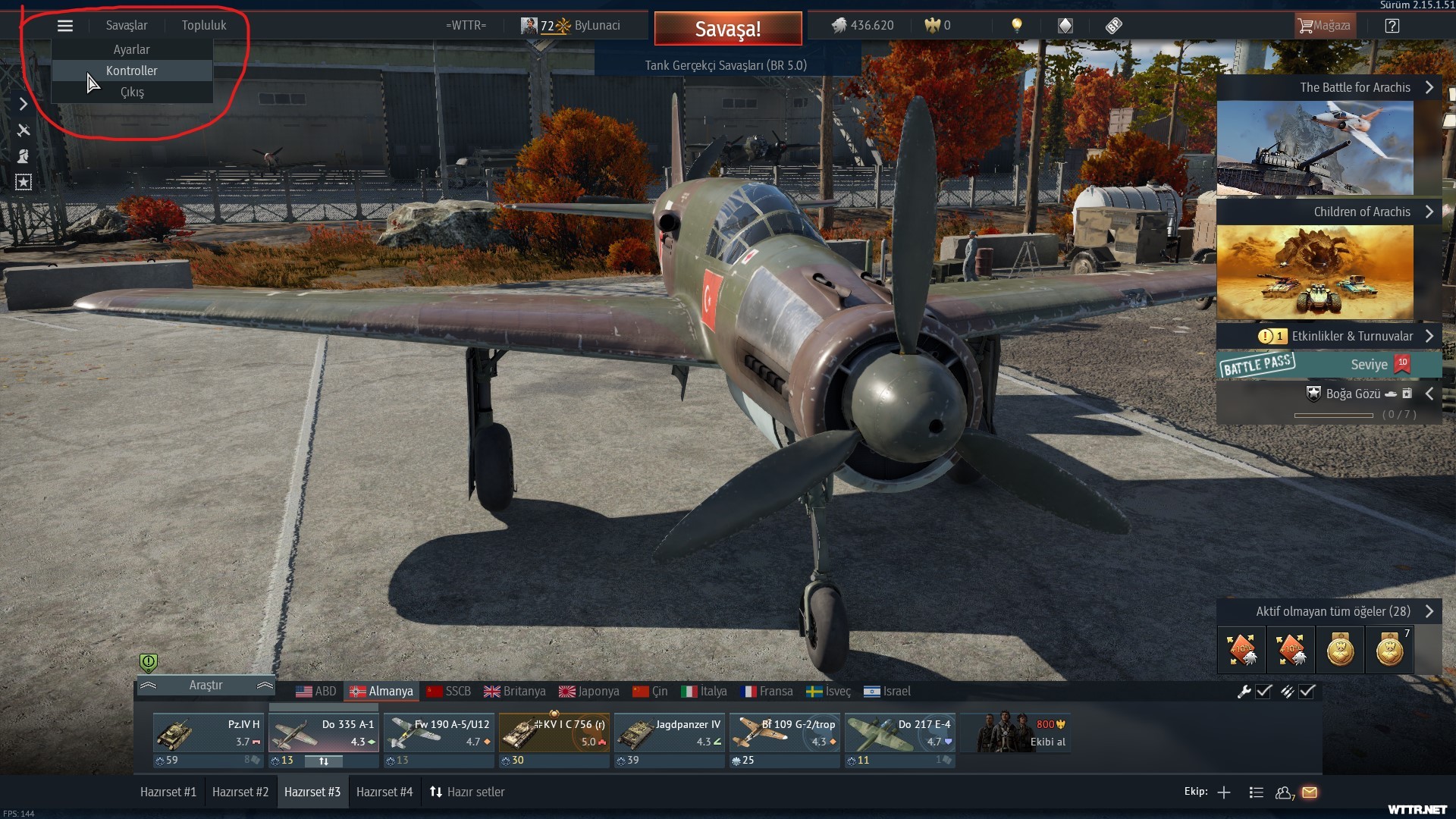This screenshot has height=819, width=1456.
Task: Select the Do 335 A-1 aircraft slot
Action: [324, 733]
